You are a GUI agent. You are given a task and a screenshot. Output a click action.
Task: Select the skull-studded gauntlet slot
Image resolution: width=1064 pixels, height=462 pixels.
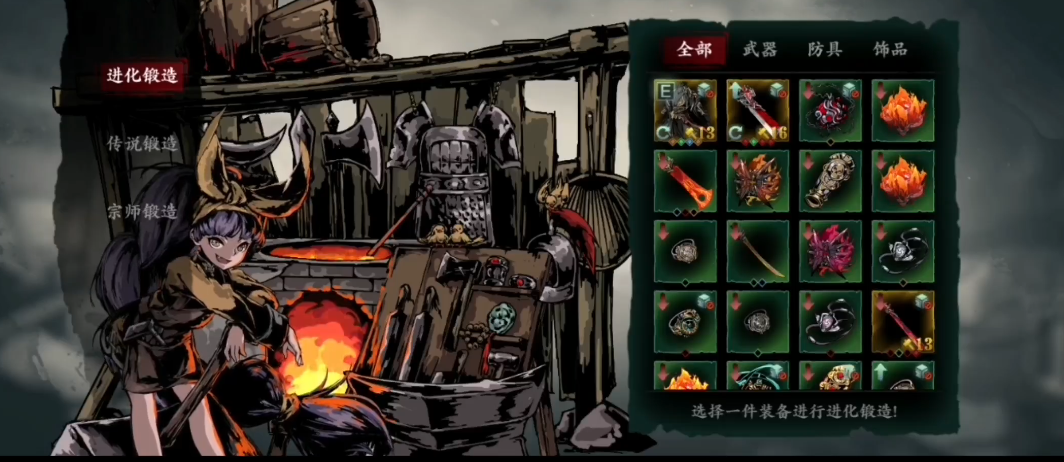pos(830,181)
